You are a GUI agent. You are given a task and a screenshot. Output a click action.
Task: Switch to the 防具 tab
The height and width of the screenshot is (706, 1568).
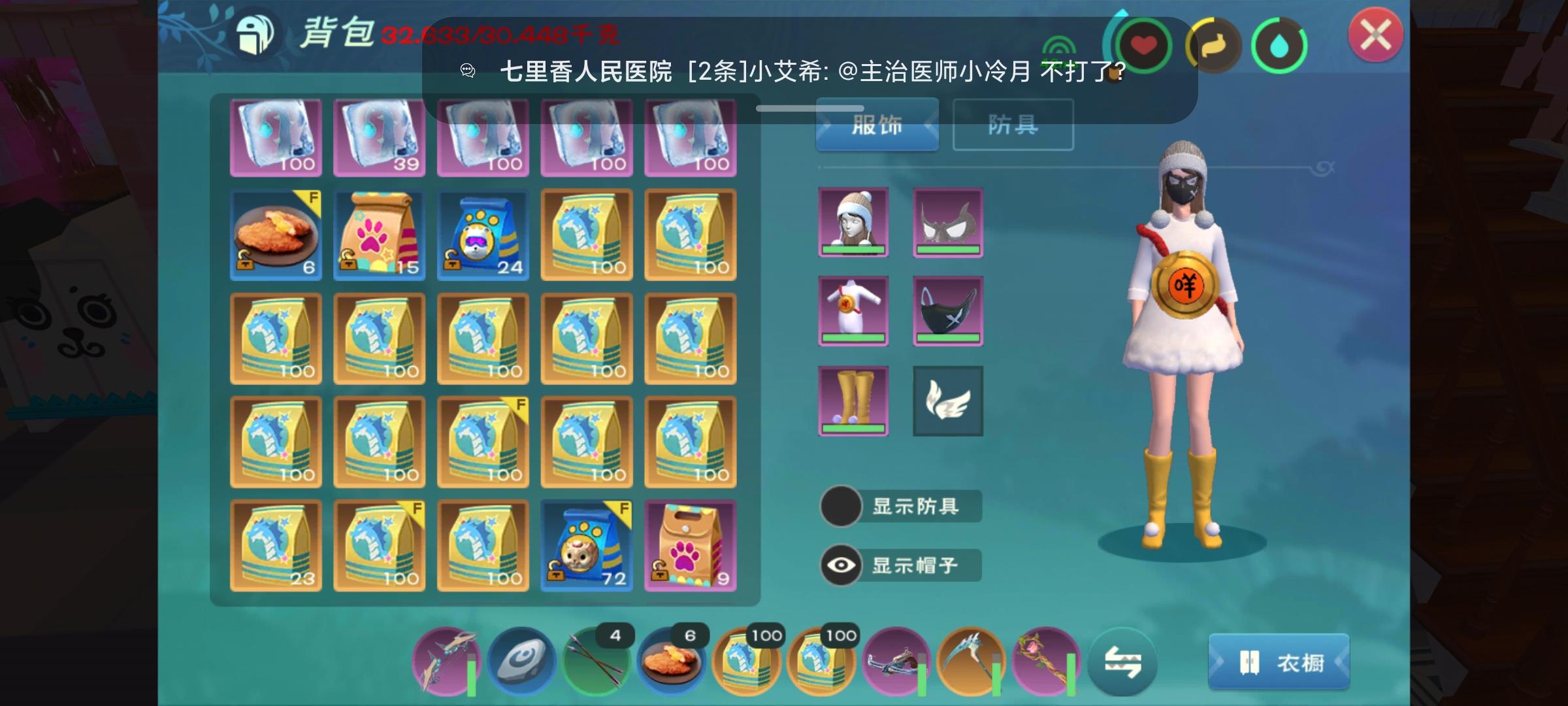(x=1012, y=124)
